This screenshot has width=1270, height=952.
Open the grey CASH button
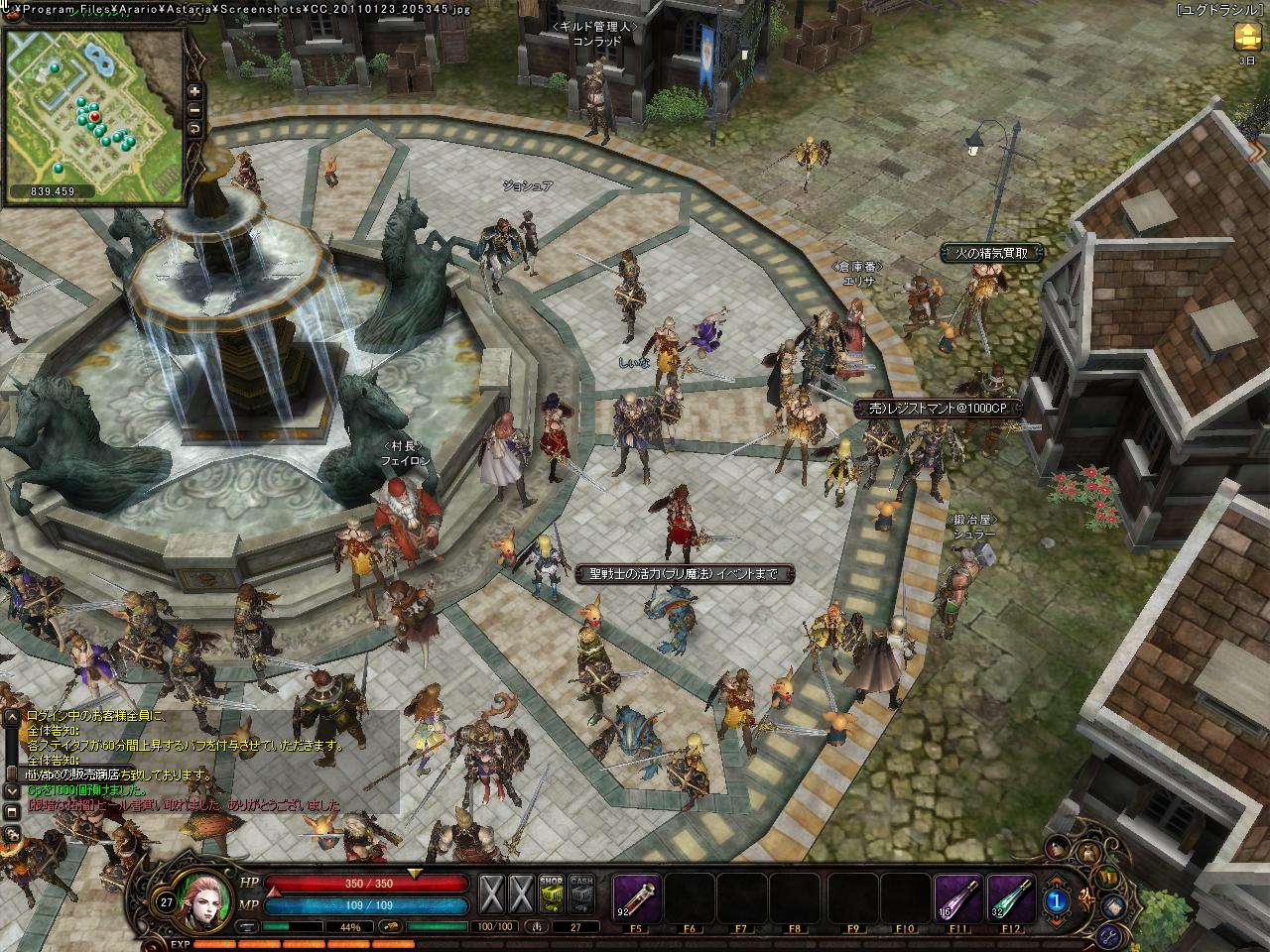pos(582,894)
